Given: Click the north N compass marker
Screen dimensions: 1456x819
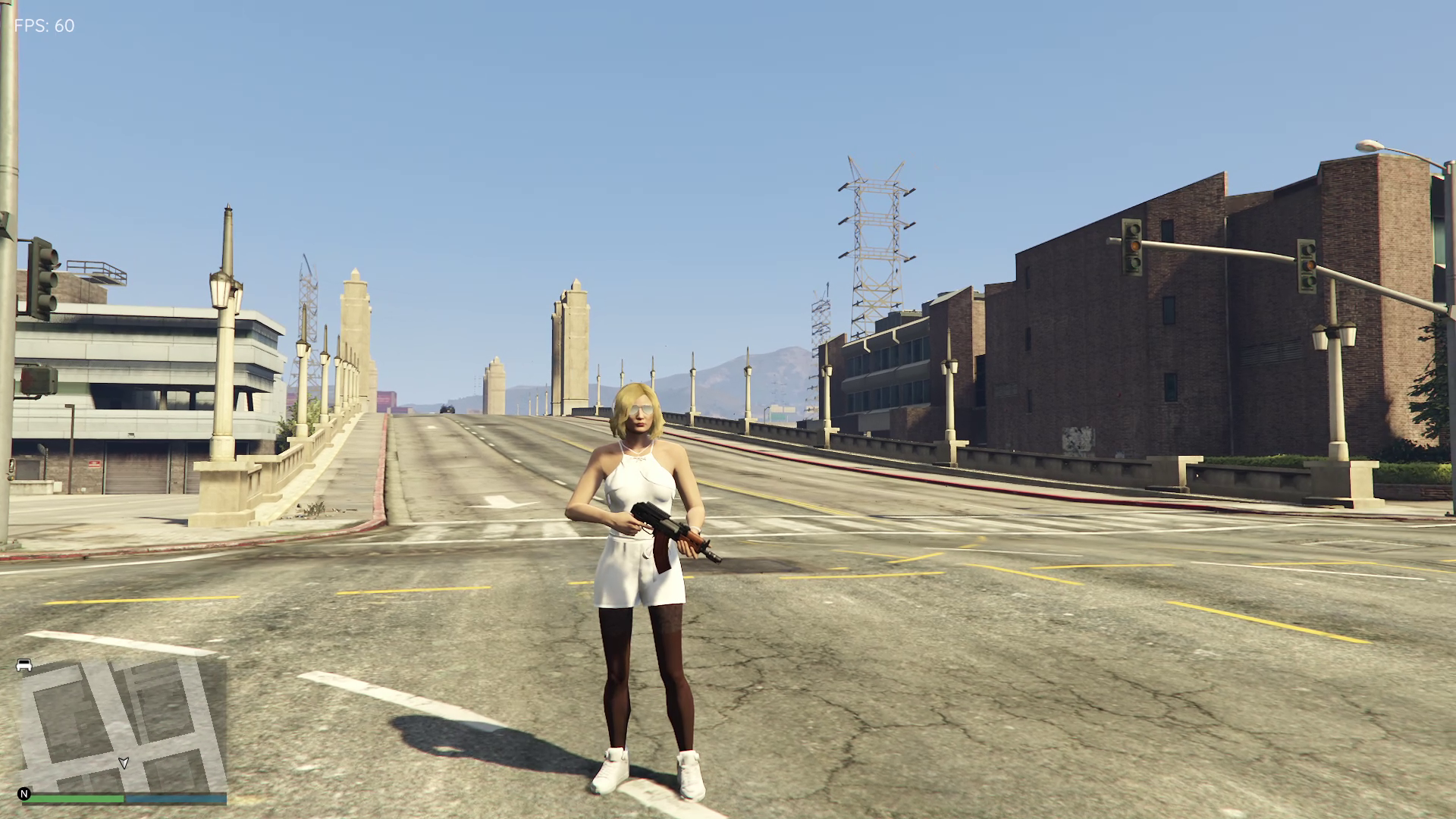Looking at the screenshot, I should pos(24,794).
